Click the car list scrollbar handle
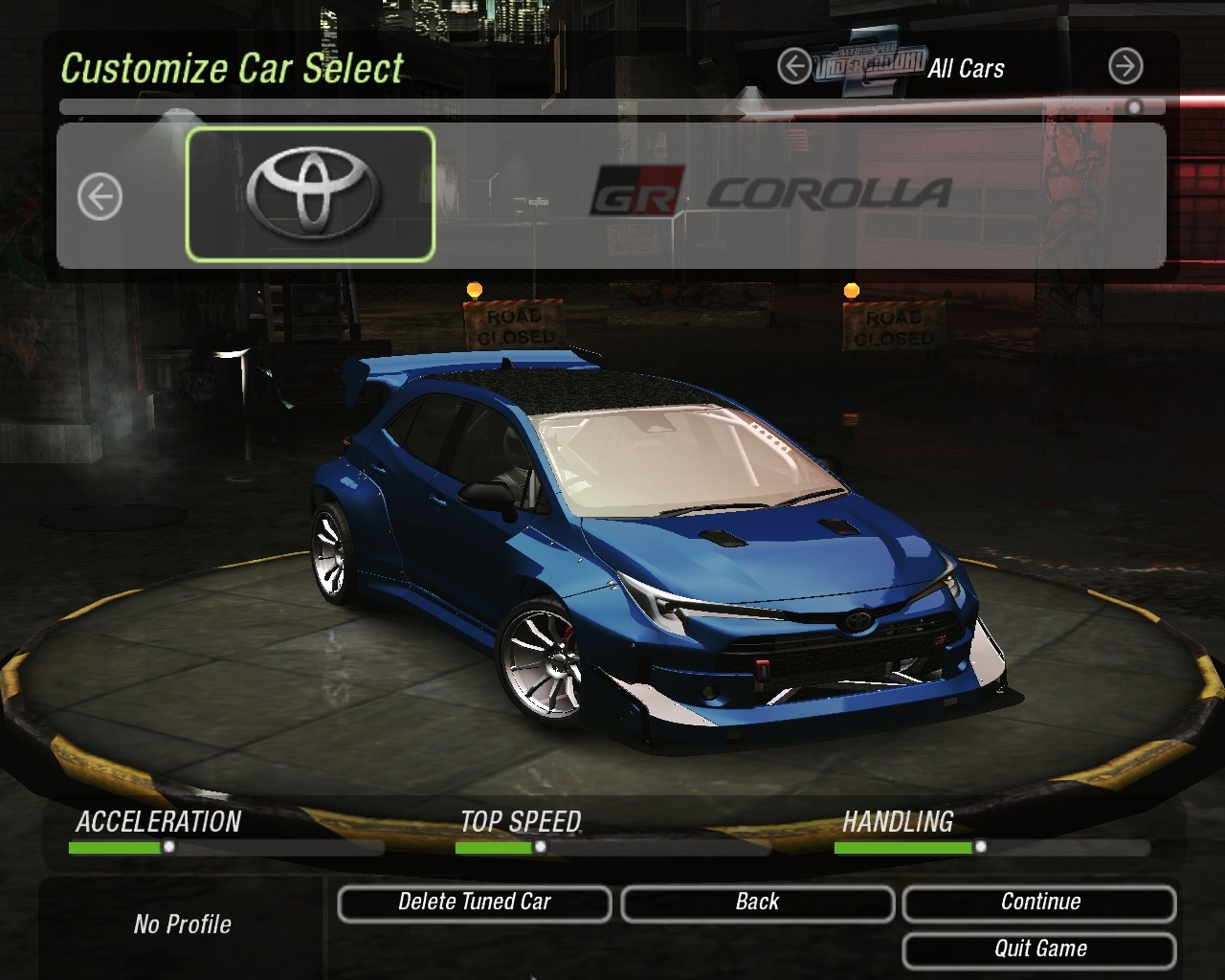The width and height of the screenshot is (1225, 980). pos(1134,107)
